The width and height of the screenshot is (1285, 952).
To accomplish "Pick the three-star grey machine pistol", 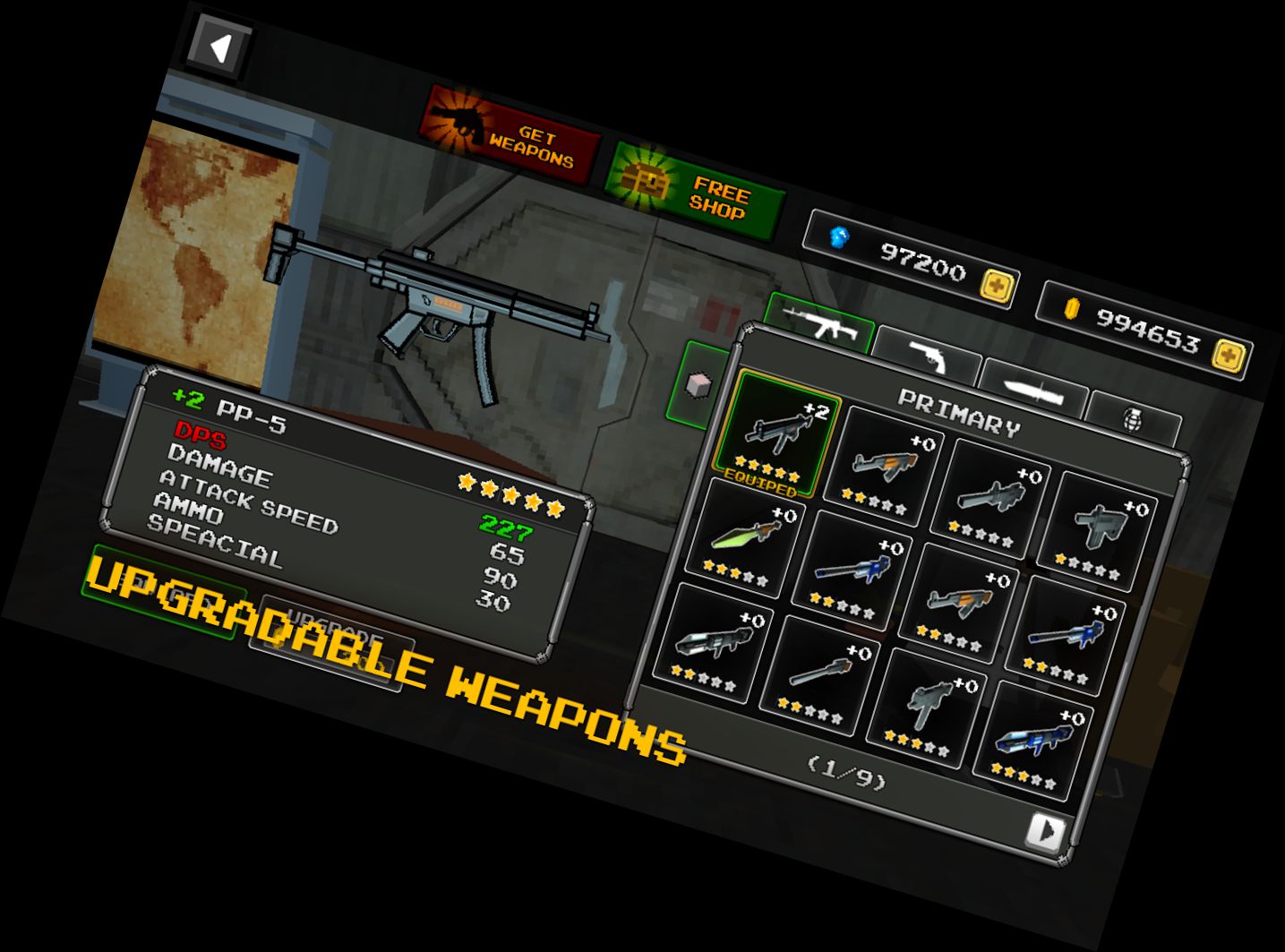I will click(x=927, y=708).
